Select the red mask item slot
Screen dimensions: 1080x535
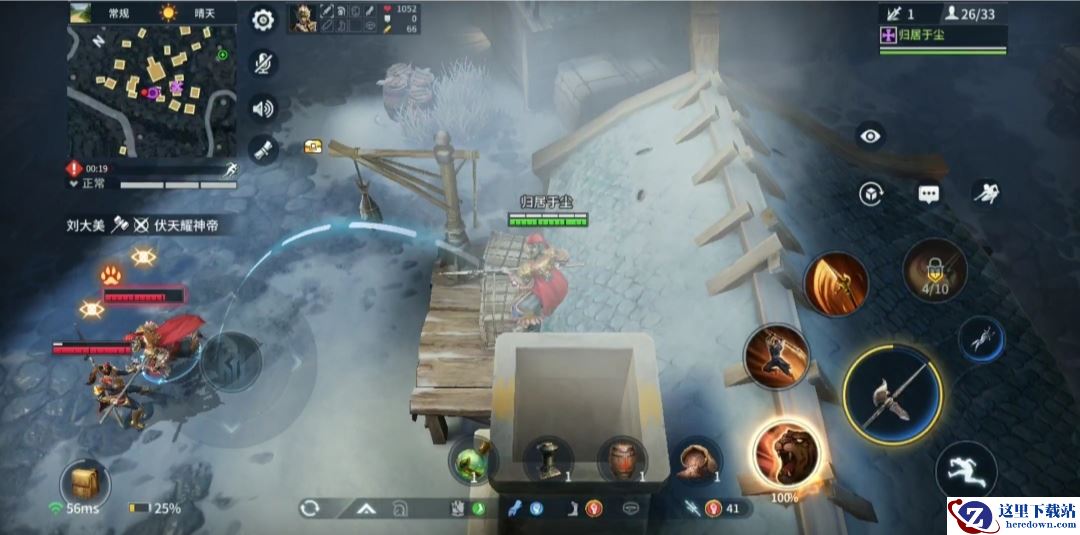pyautogui.click(x=622, y=460)
